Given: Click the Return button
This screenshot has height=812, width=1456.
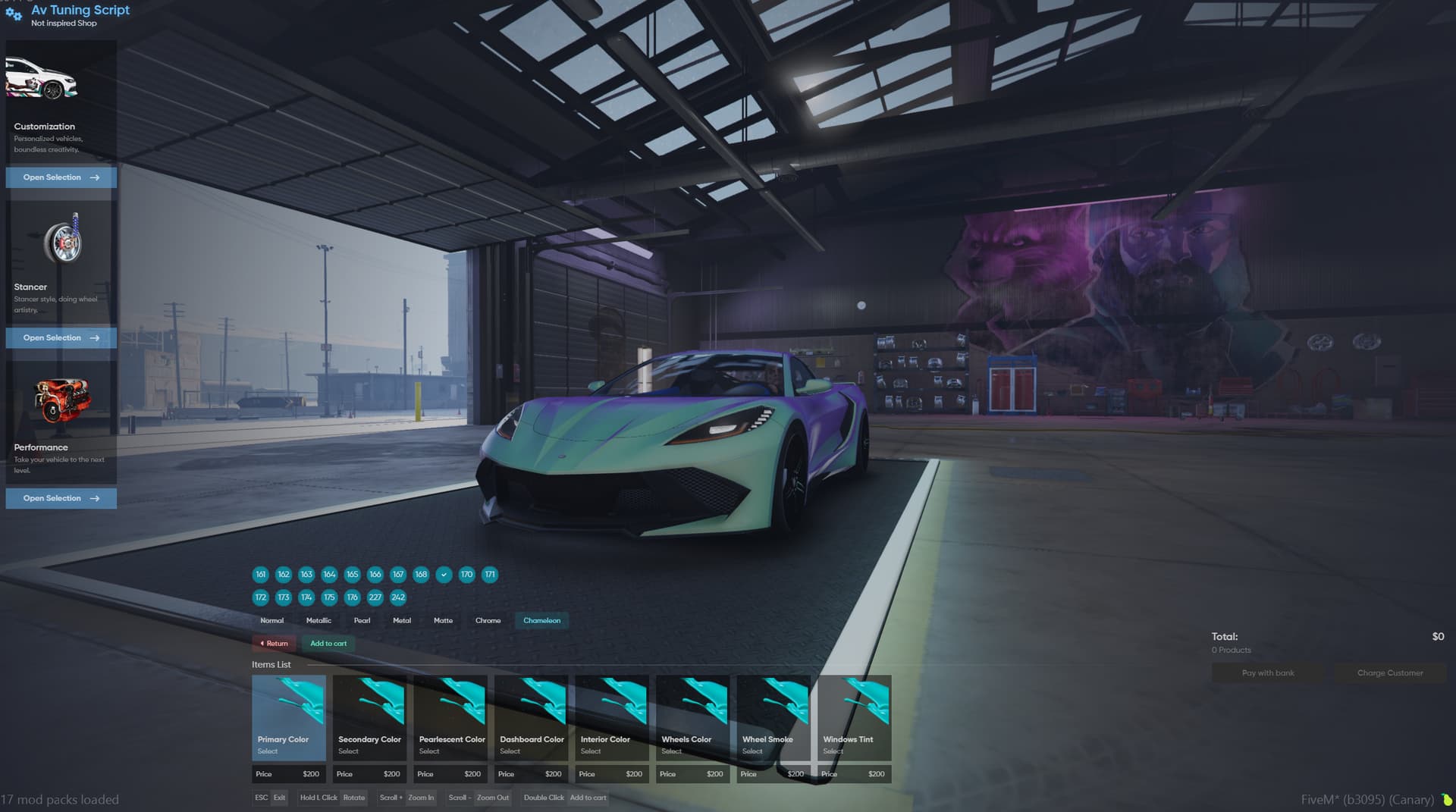Looking at the screenshot, I should 274,643.
